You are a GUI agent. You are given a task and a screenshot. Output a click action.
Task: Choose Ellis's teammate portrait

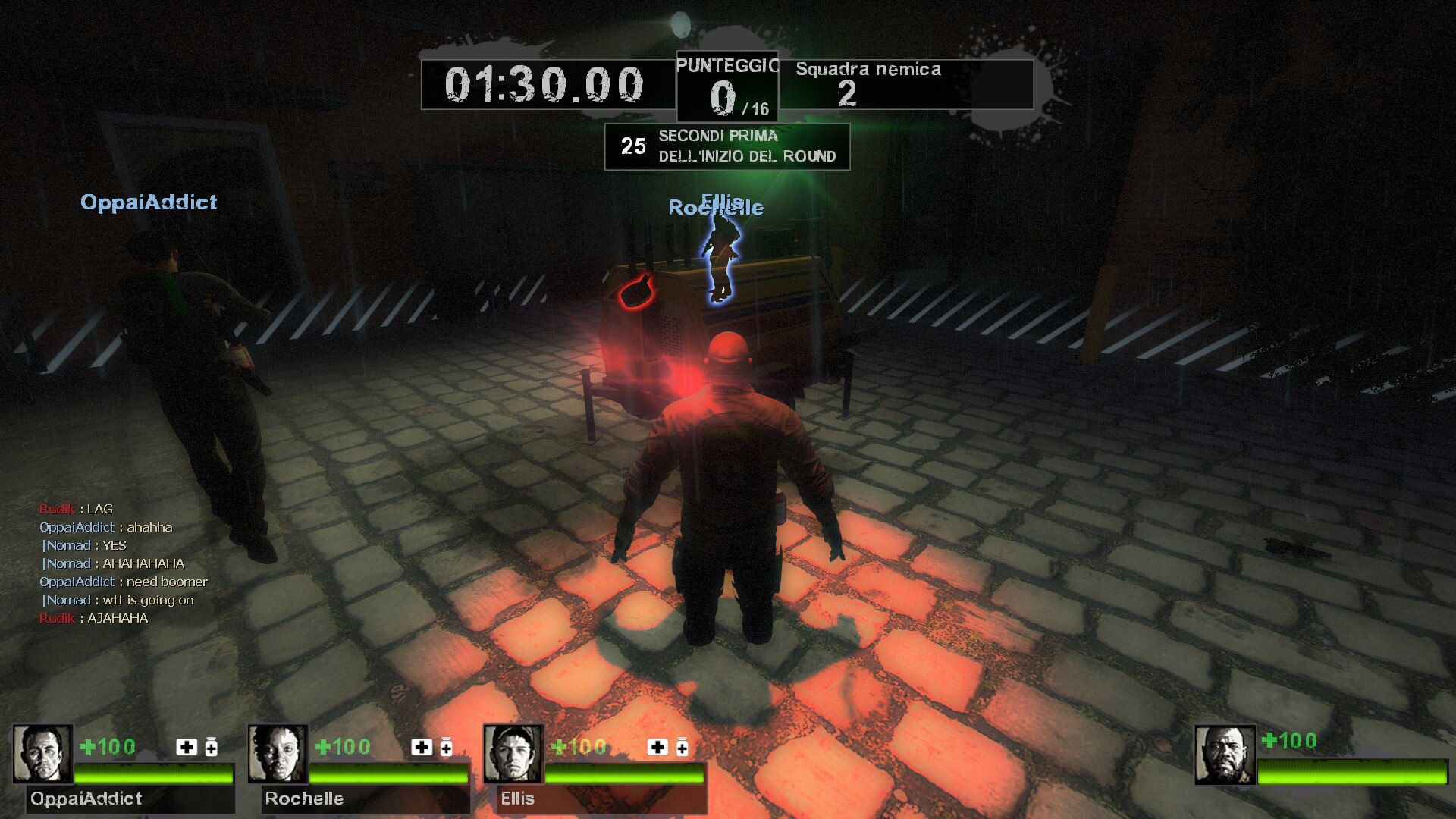click(513, 754)
